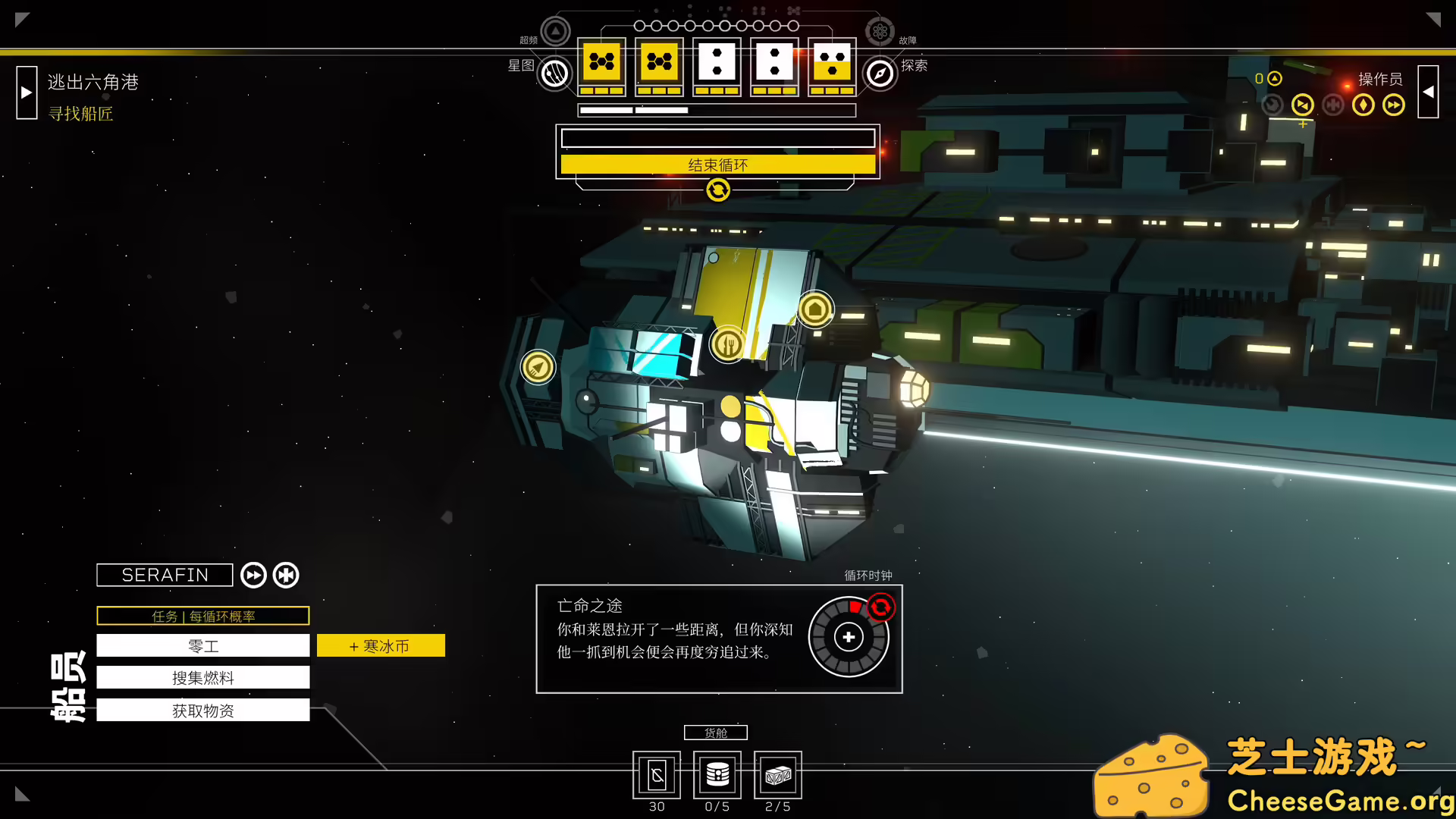Select the utensils action icon on the ship

point(728,343)
